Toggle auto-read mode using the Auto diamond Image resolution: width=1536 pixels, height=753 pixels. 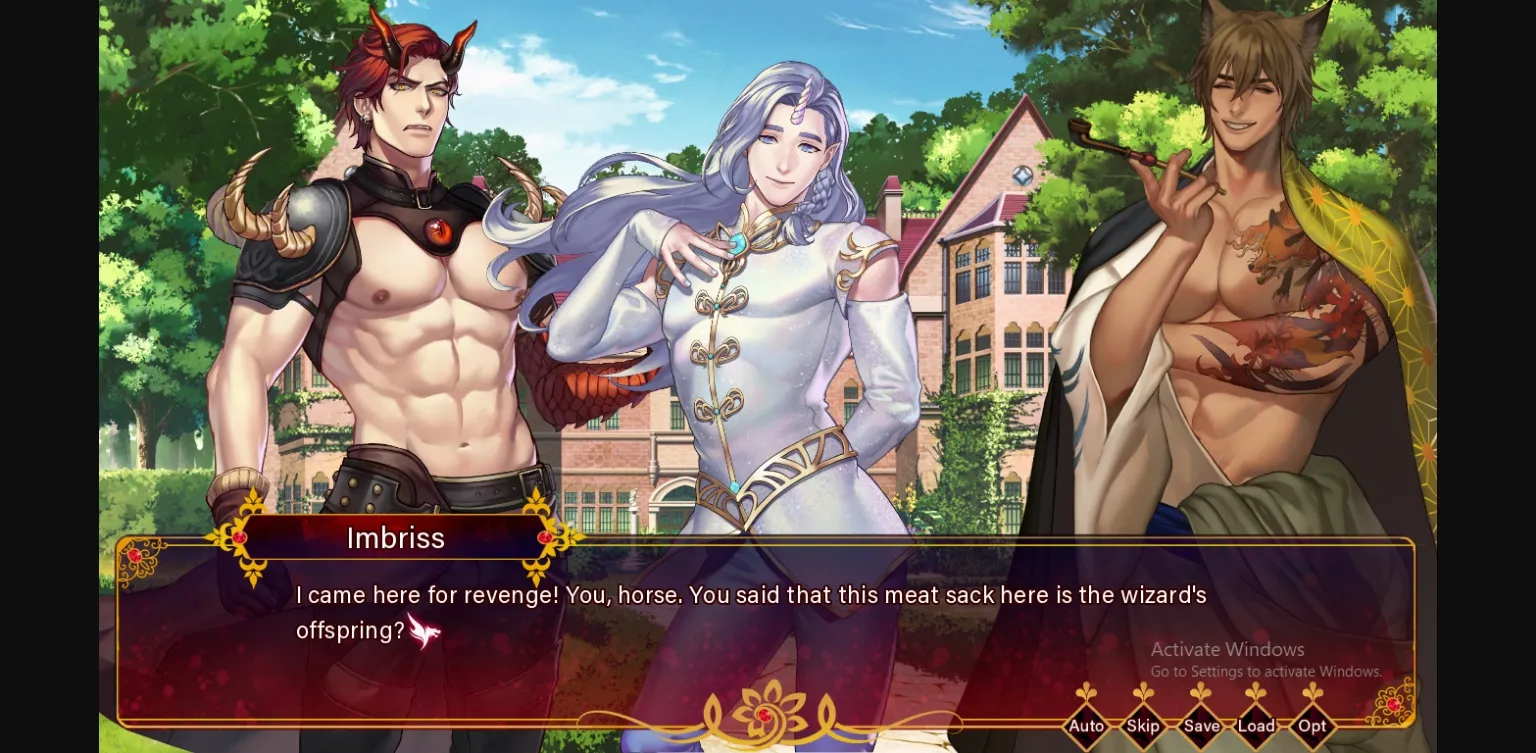tap(1087, 727)
